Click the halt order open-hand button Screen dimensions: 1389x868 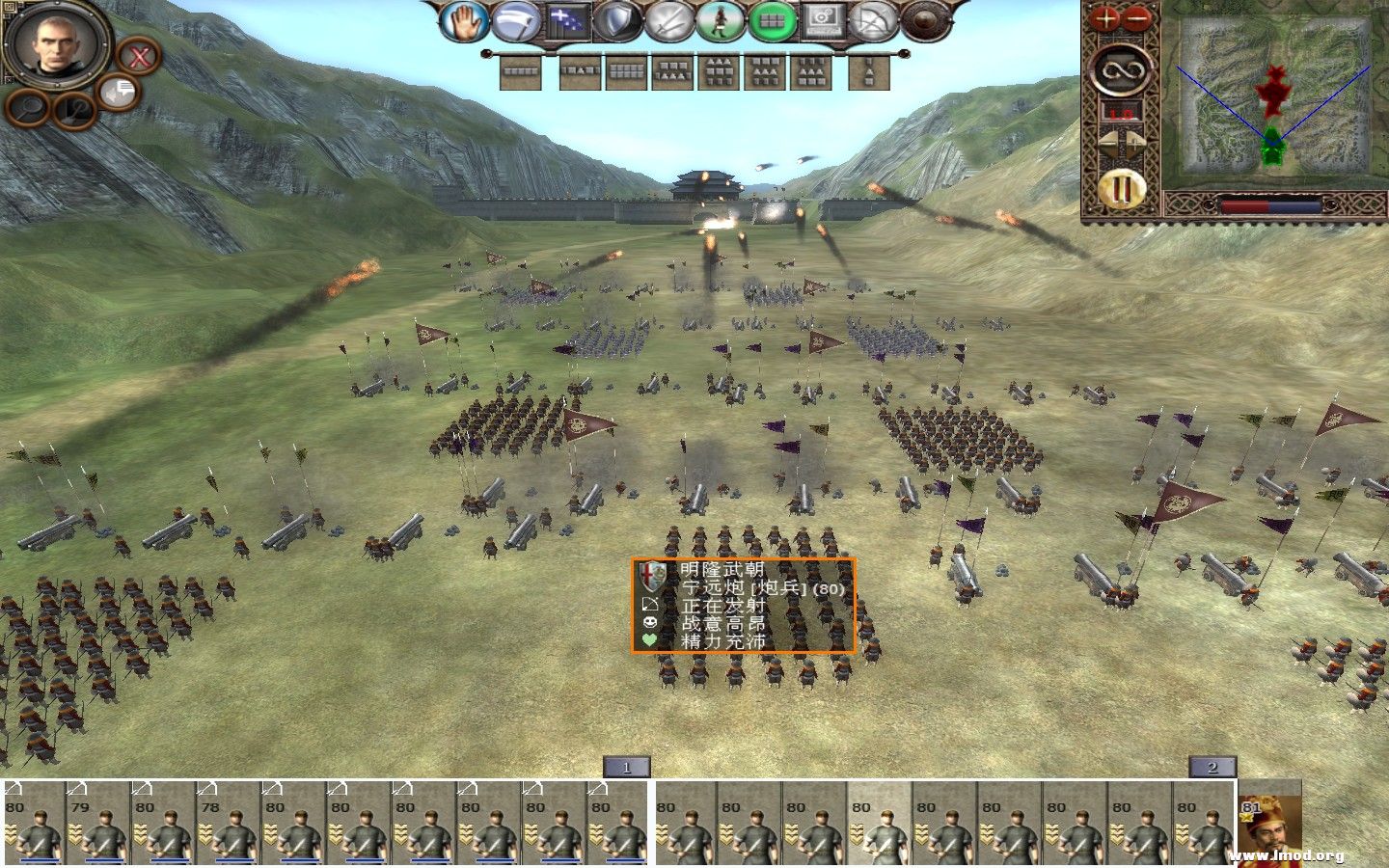465,21
